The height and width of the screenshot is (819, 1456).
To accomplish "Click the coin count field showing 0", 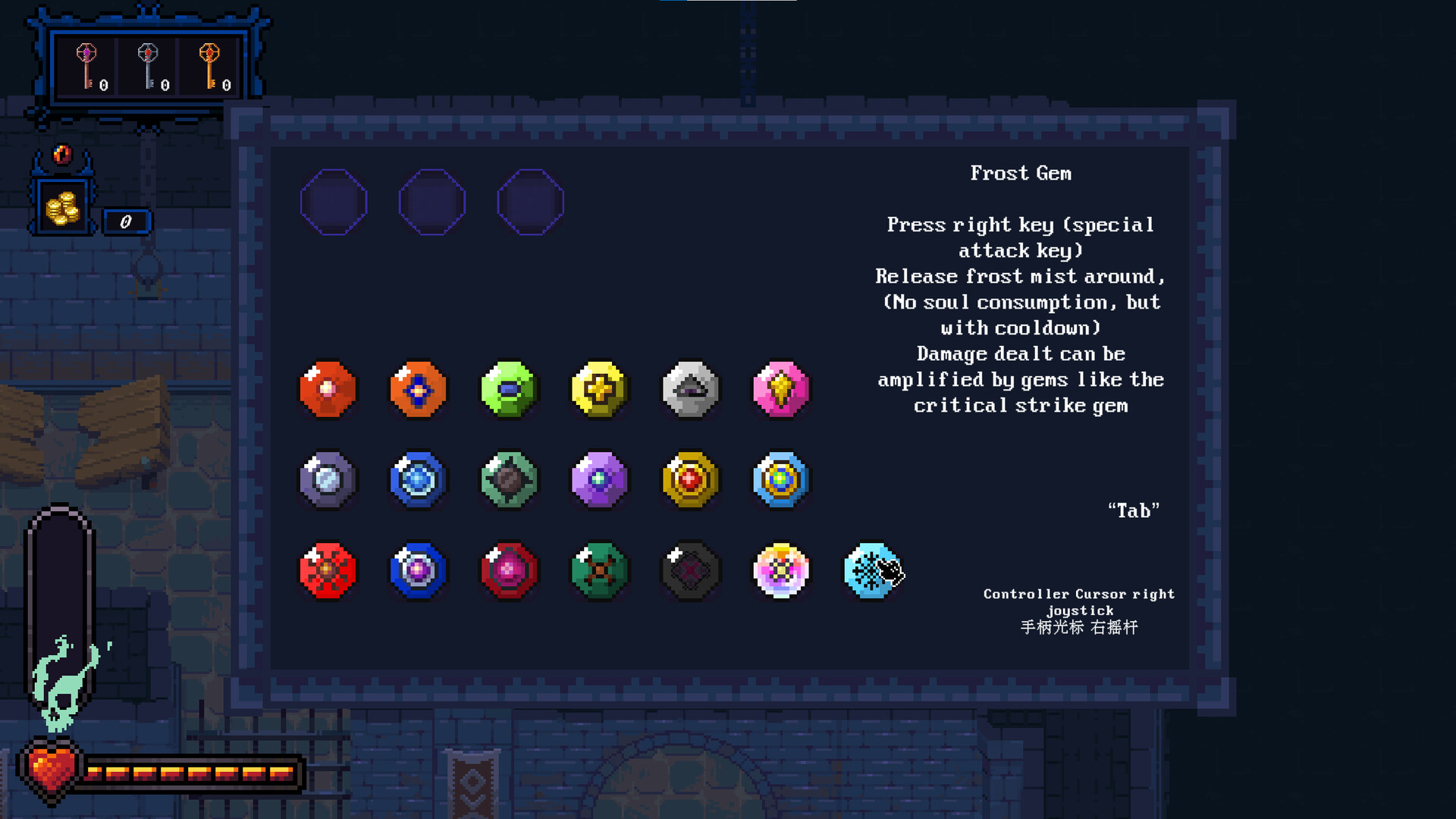I will pos(127,221).
